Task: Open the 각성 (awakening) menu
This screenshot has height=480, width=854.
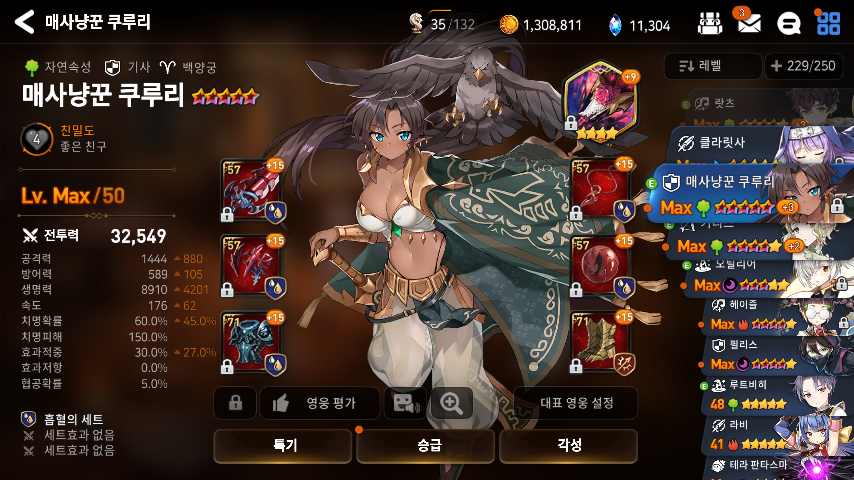Action: click(x=568, y=446)
